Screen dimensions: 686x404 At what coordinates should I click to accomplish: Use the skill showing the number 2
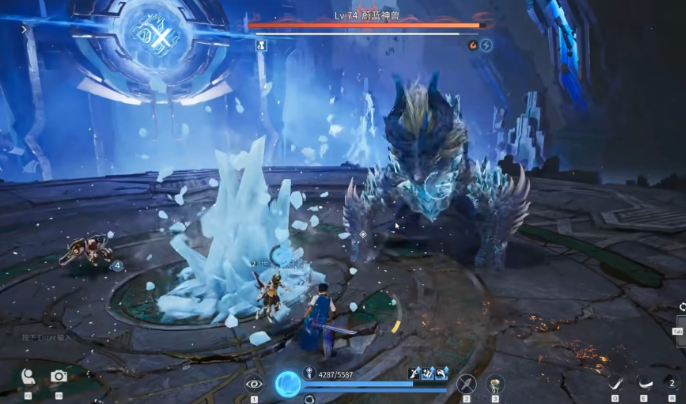[x=670, y=382]
